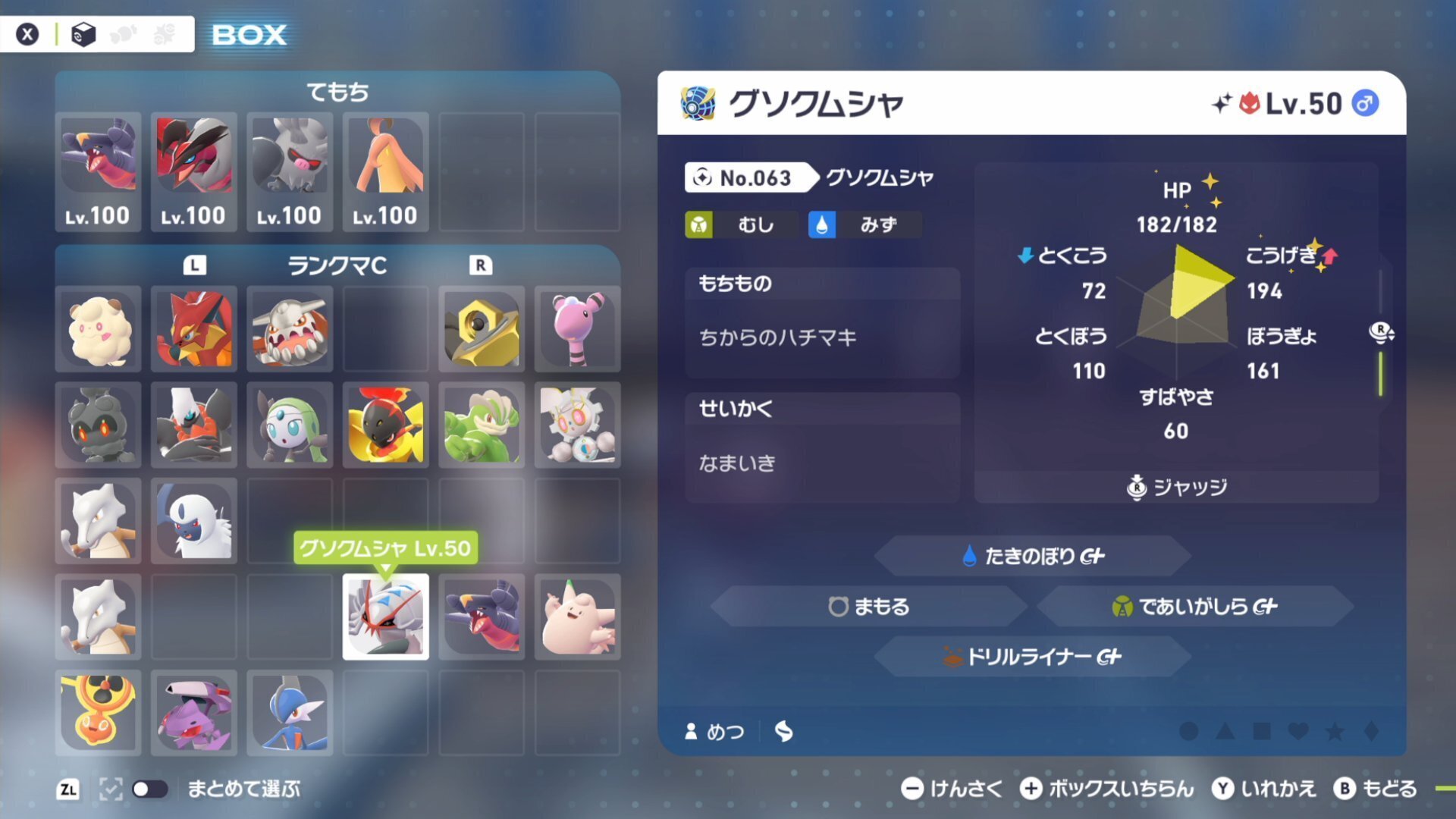
Task: Click the shiny sparkle icon beside Lv.50
Action: [1224, 103]
